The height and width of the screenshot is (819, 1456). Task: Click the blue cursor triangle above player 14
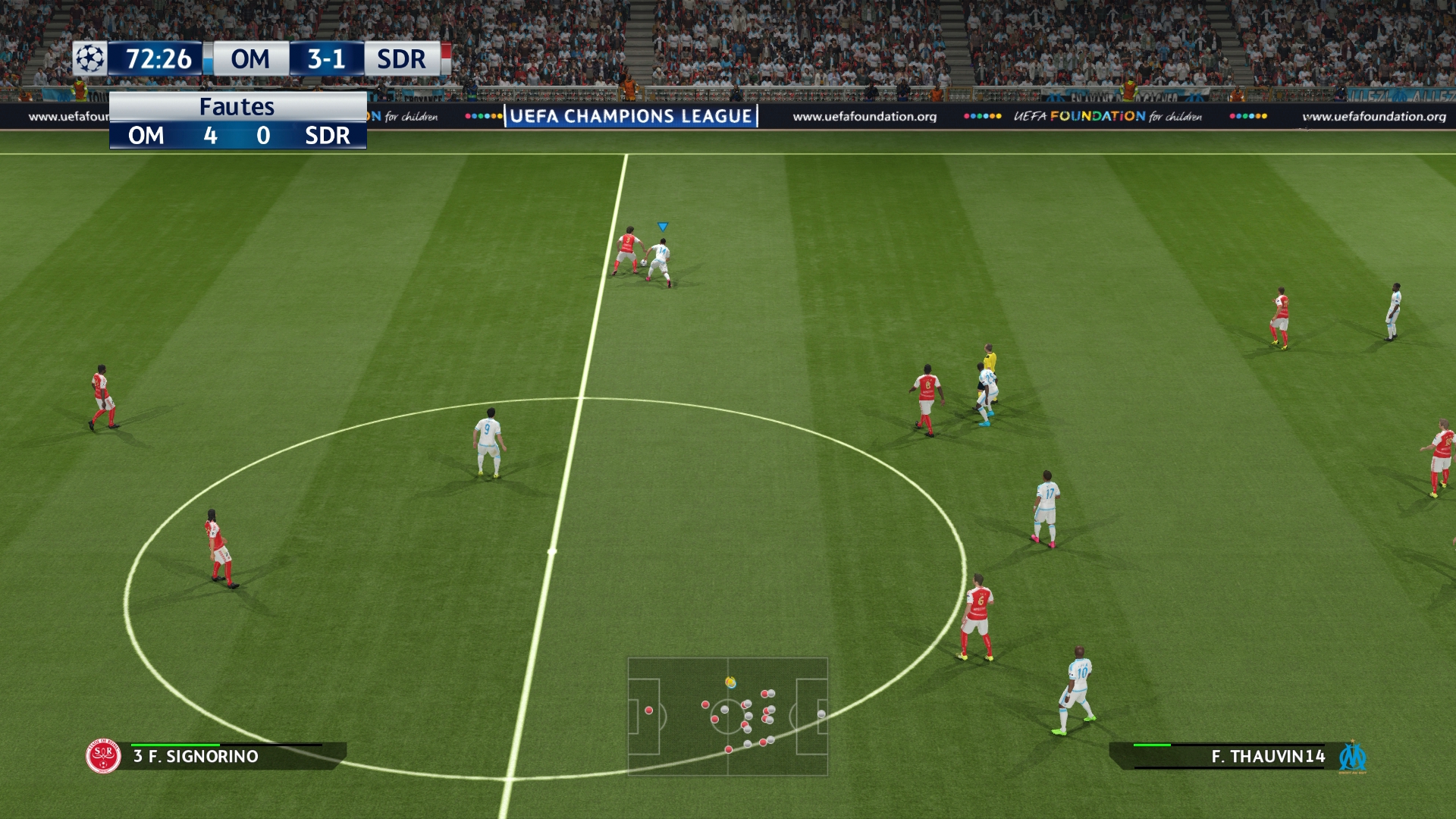point(661,225)
